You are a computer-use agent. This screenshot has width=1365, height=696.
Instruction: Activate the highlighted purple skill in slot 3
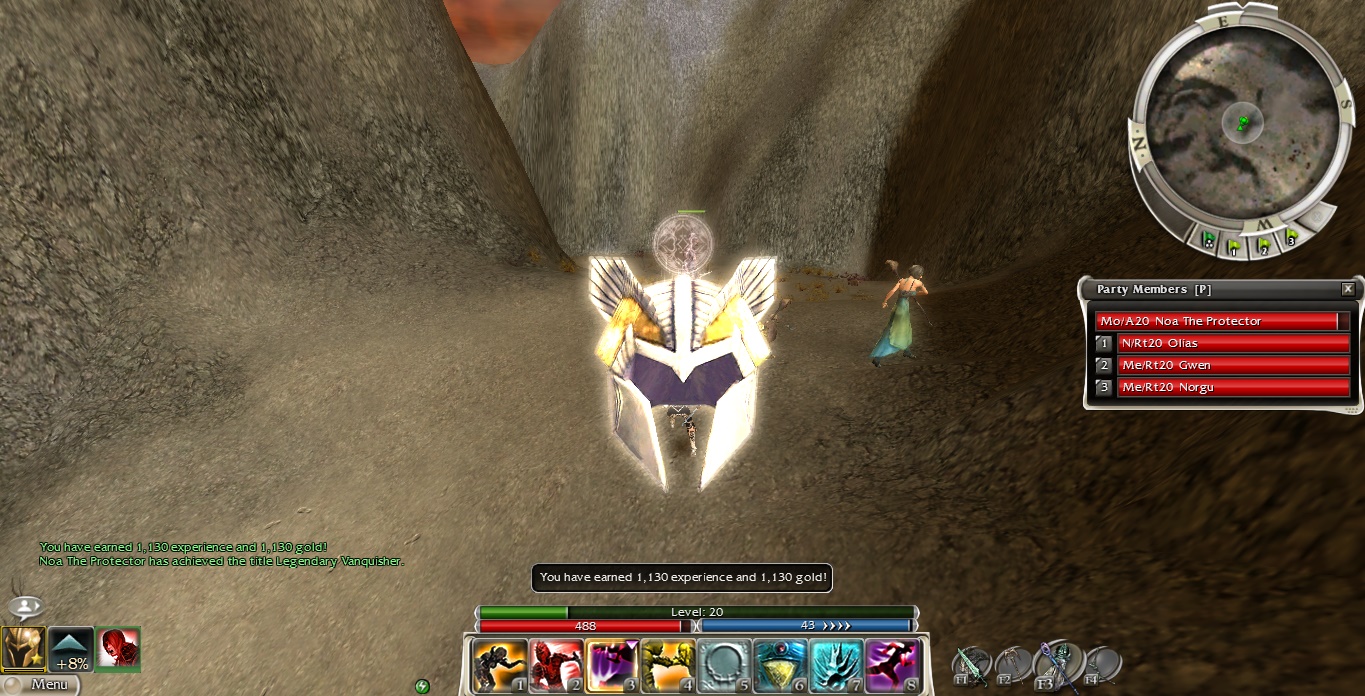(612, 665)
